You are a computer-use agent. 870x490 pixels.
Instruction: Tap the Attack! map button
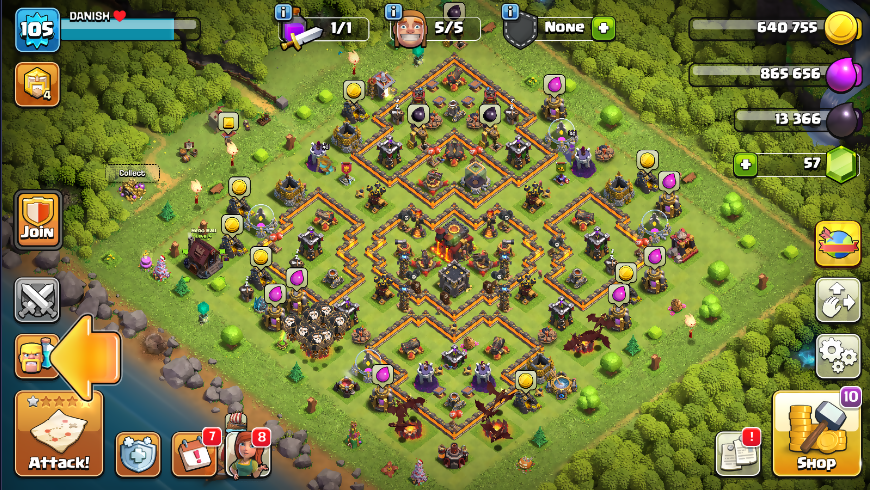click(x=59, y=433)
